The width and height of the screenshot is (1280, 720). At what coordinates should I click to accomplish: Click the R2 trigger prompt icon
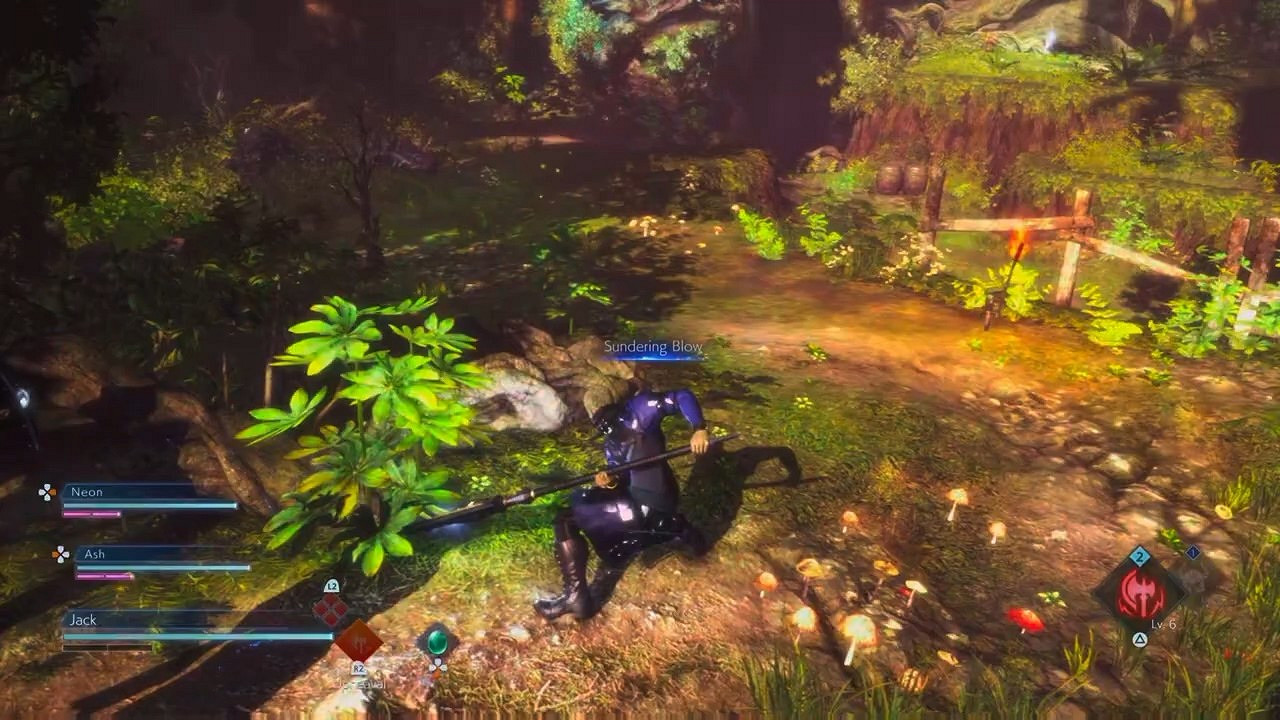(359, 670)
